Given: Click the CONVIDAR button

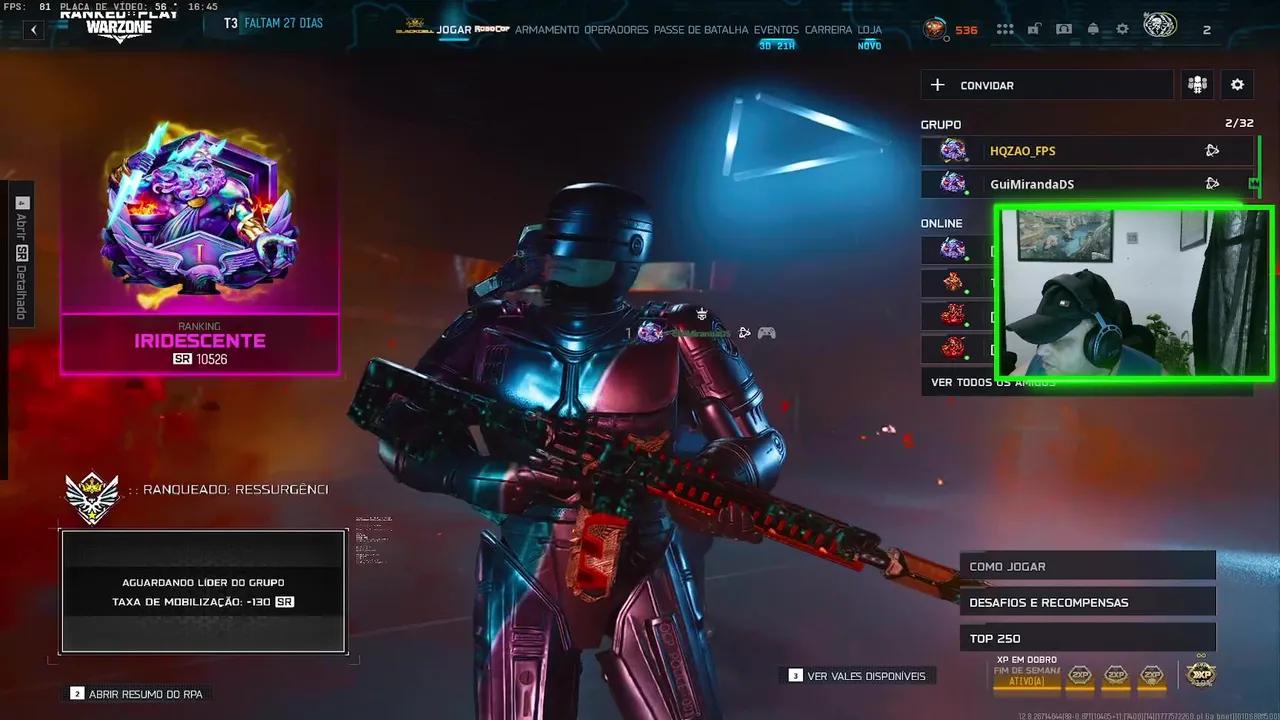Looking at the screenshot, I should tap(1046, 84).
